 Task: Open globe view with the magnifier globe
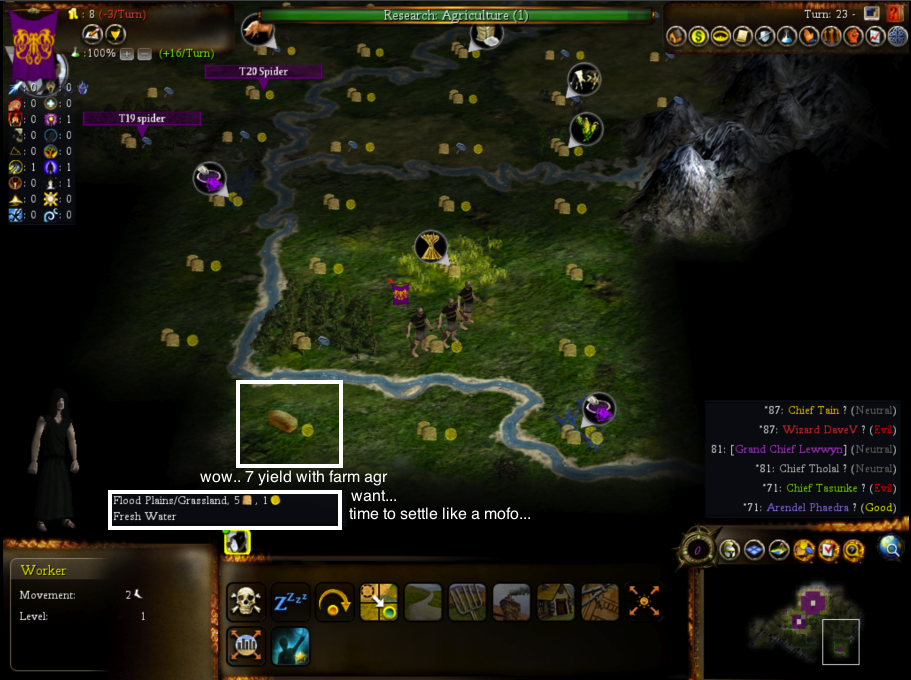(889, 547)
